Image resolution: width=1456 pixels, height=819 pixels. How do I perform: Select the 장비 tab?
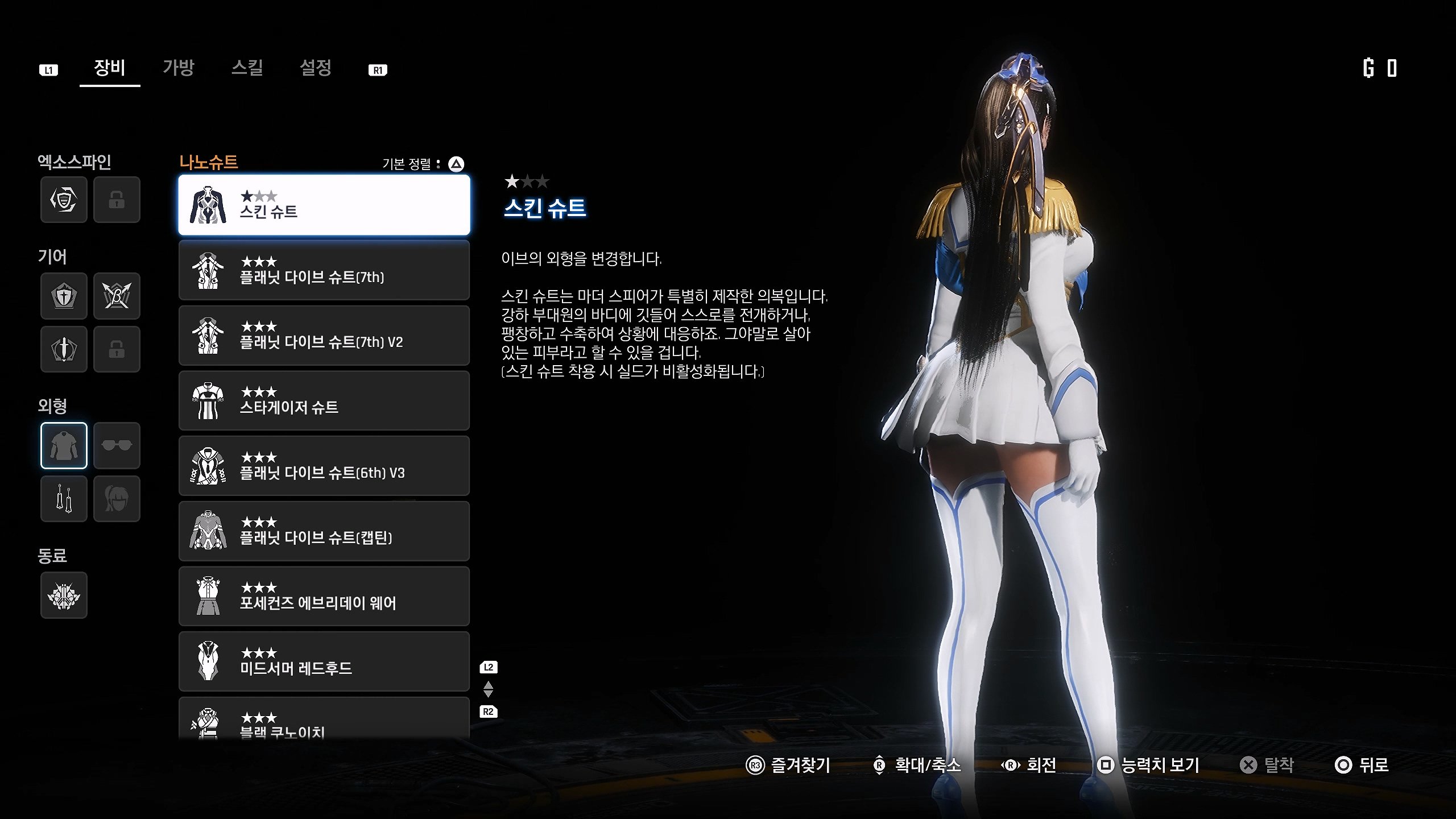point(110,68)
